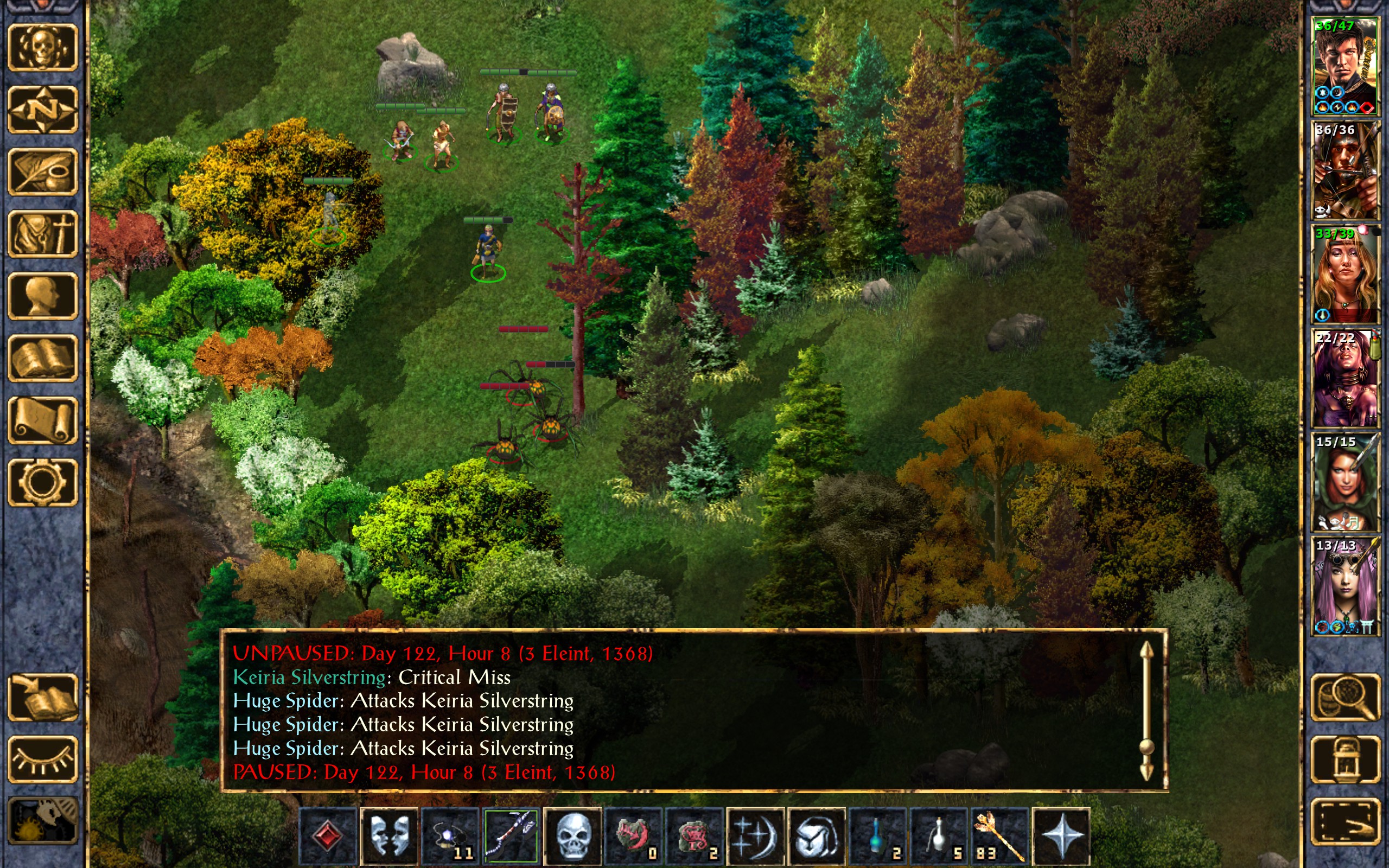Image resolution: width=1389 pixels, height=868 pixels.
Task: Select the top party portrait with 36/47 HP
Action: click(x=1345, y=67)
